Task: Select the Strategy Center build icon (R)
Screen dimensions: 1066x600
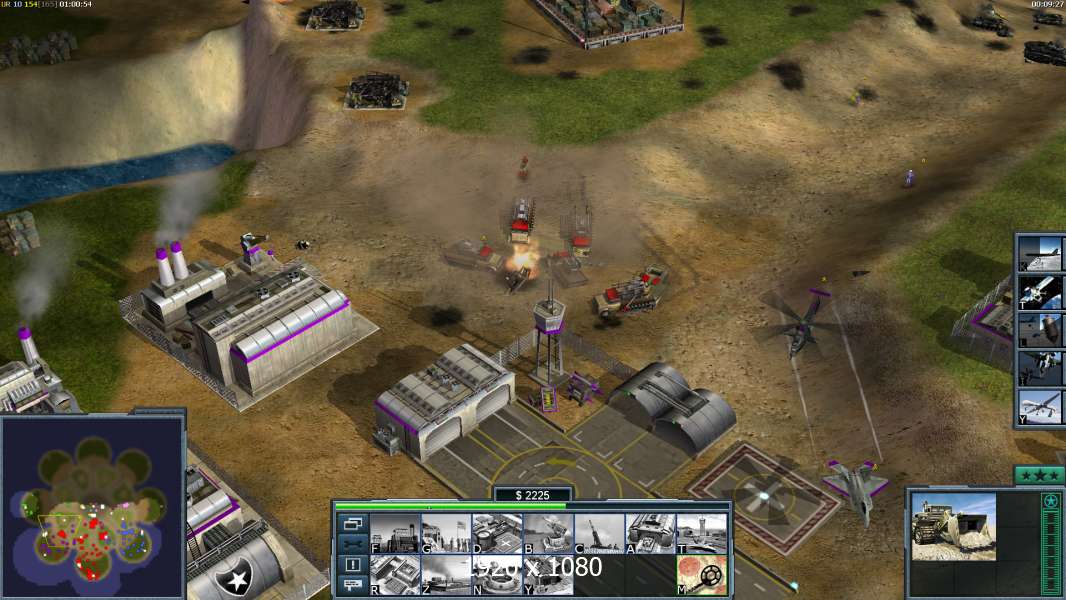Action: pos(396,575)
